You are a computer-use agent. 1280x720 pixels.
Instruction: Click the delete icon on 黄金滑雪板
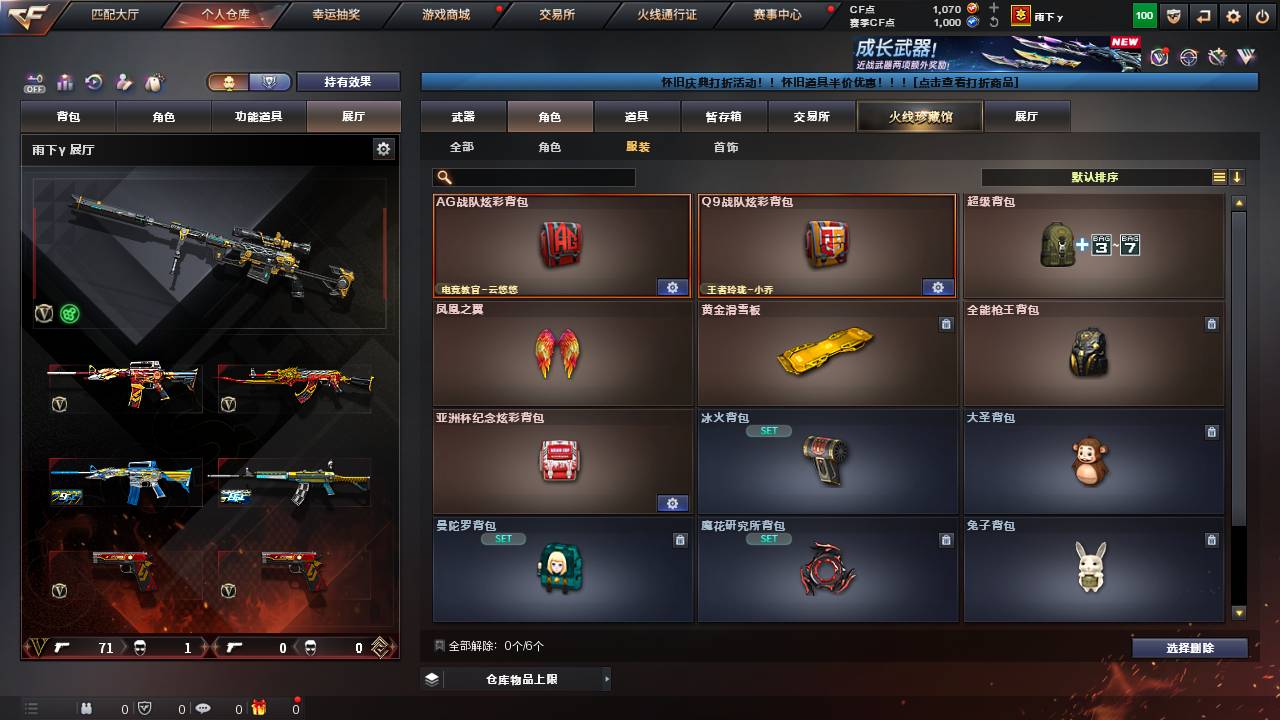[947, 324]
